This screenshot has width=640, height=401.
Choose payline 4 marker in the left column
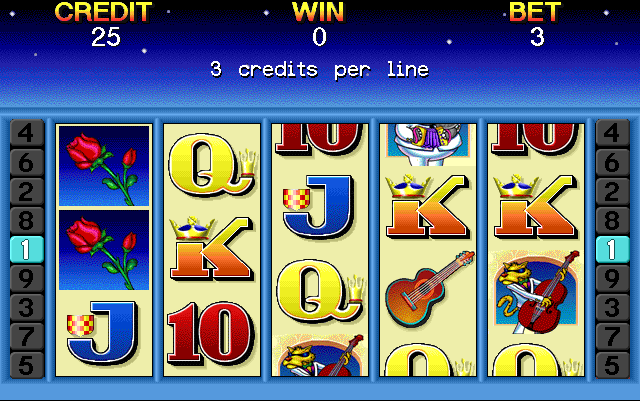[x=26, y=132]
